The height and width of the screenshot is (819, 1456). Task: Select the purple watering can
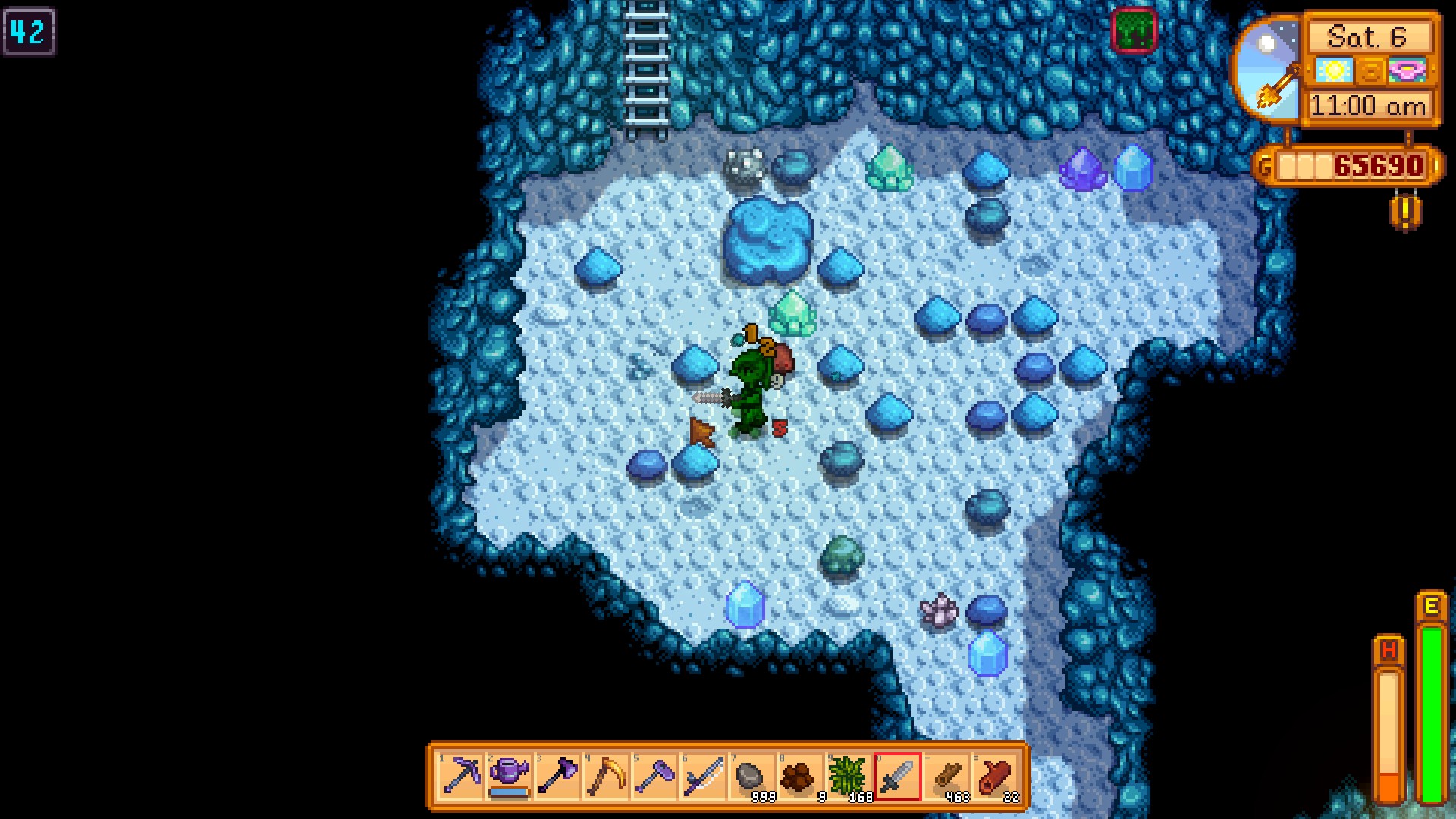(x=508, y=775)
